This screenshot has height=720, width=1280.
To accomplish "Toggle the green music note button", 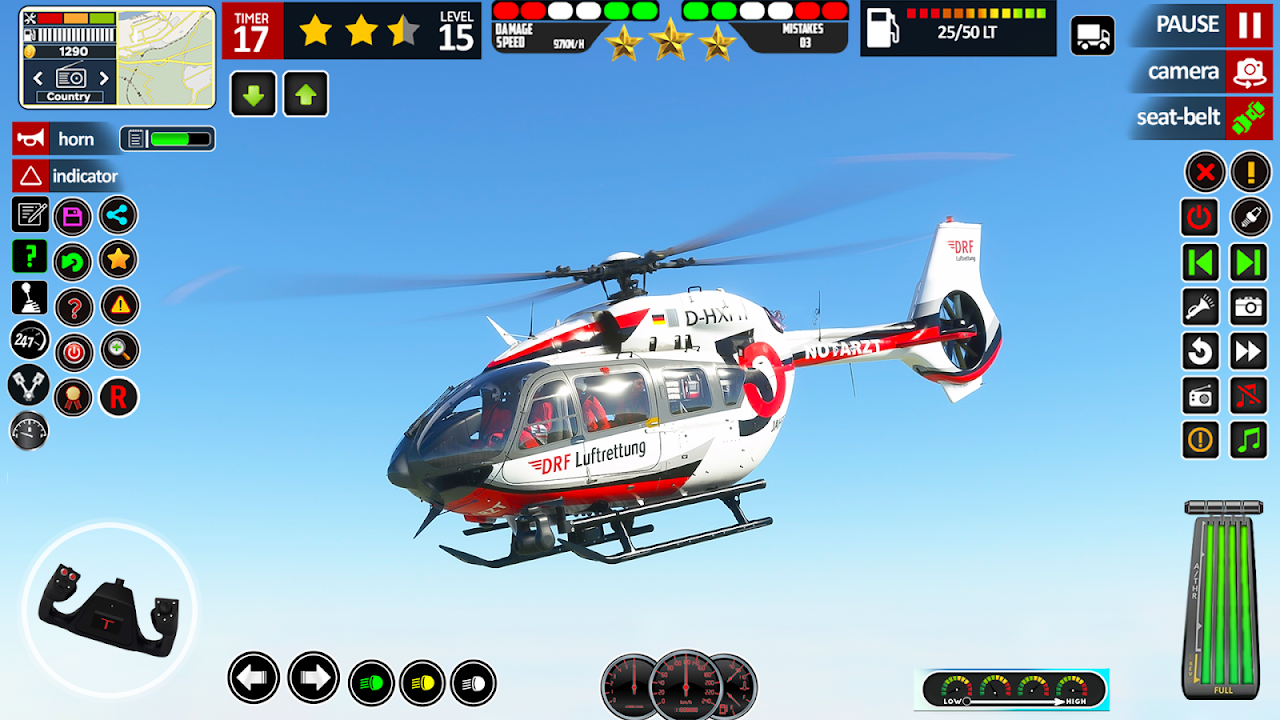I will [x=1250, y=440].
